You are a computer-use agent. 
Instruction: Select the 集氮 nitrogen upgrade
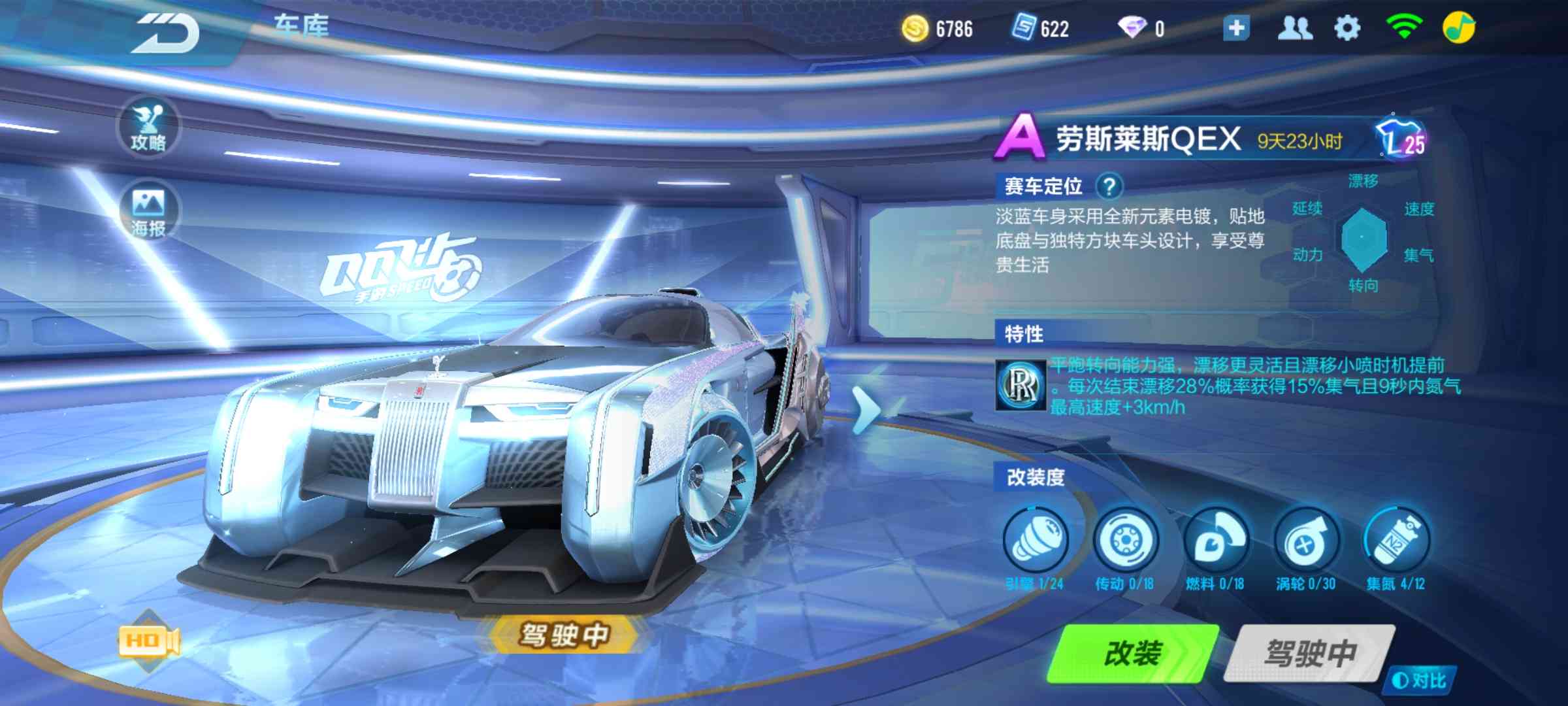coord(1396,542)
